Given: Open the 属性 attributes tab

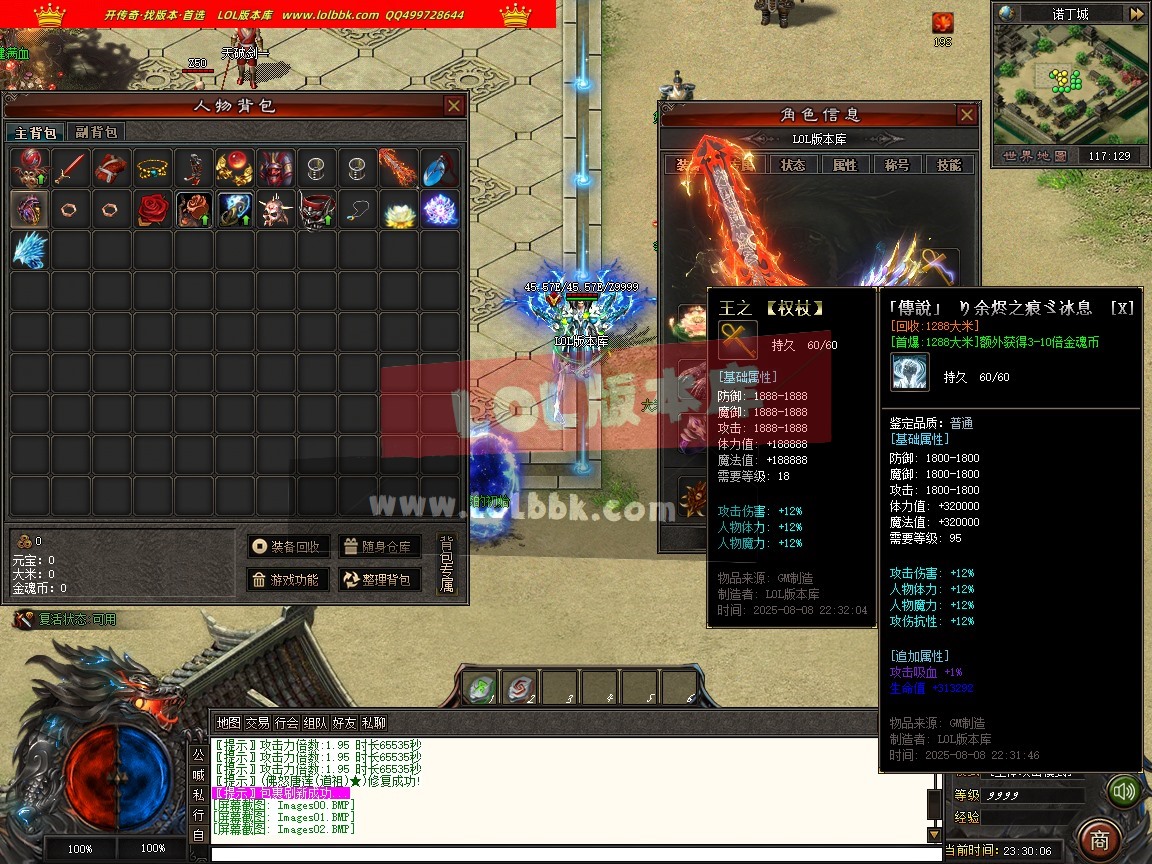Looking at the screenshot, I should pos(845,165).
